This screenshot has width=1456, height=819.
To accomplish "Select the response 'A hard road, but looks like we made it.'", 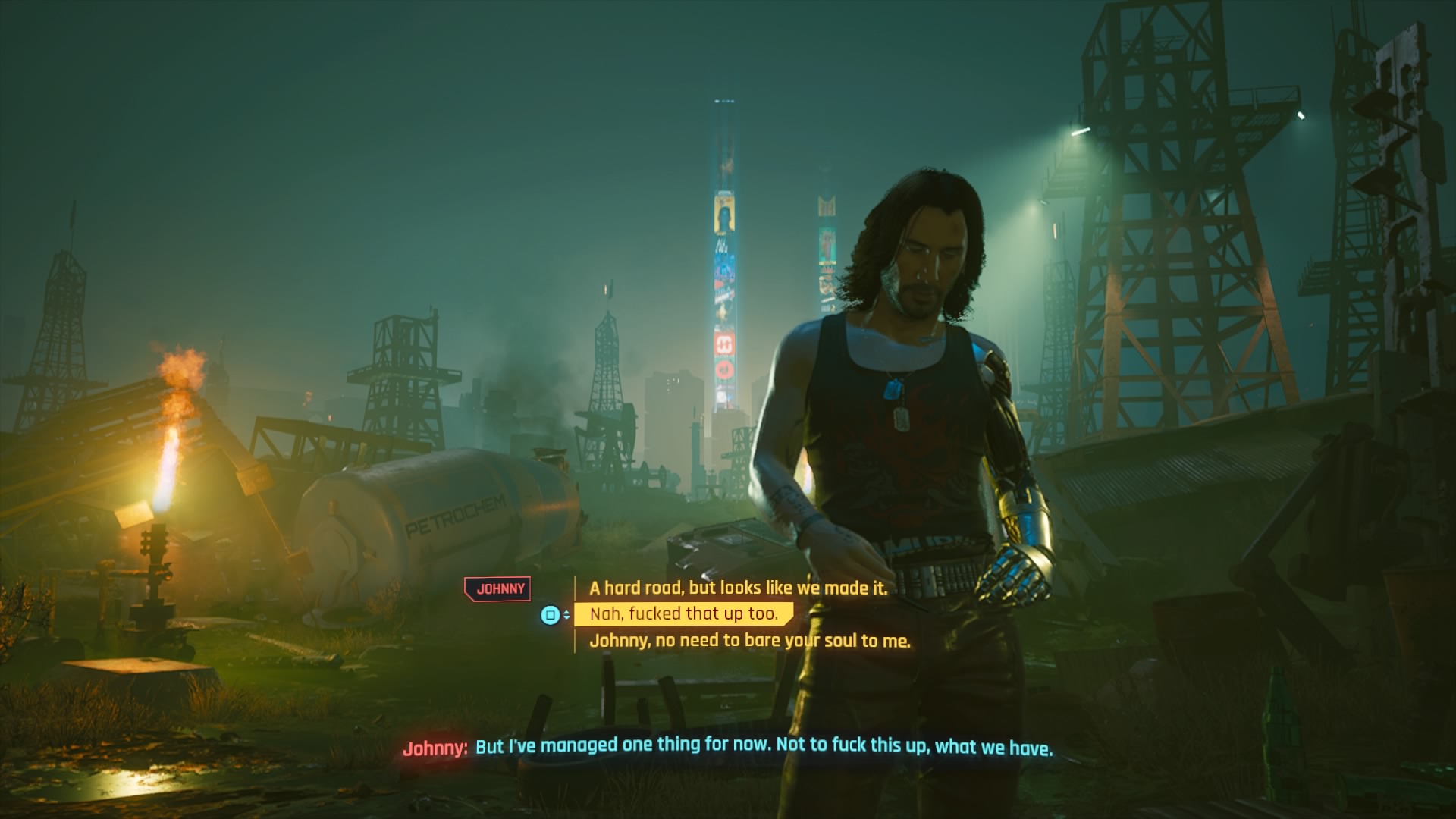I will [739, 585].
